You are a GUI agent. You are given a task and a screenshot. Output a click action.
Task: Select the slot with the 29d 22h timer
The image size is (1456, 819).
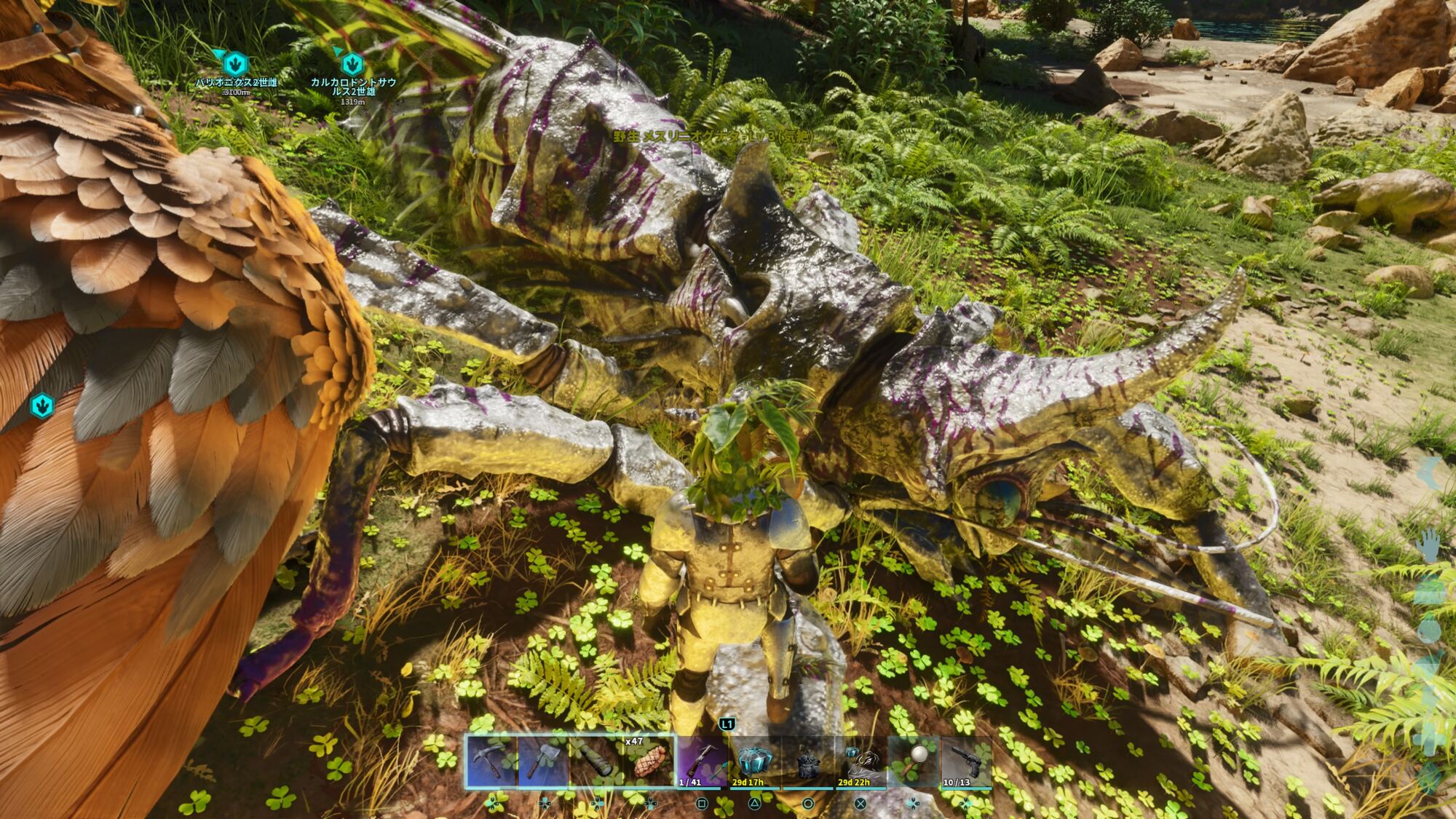(860, 761)
